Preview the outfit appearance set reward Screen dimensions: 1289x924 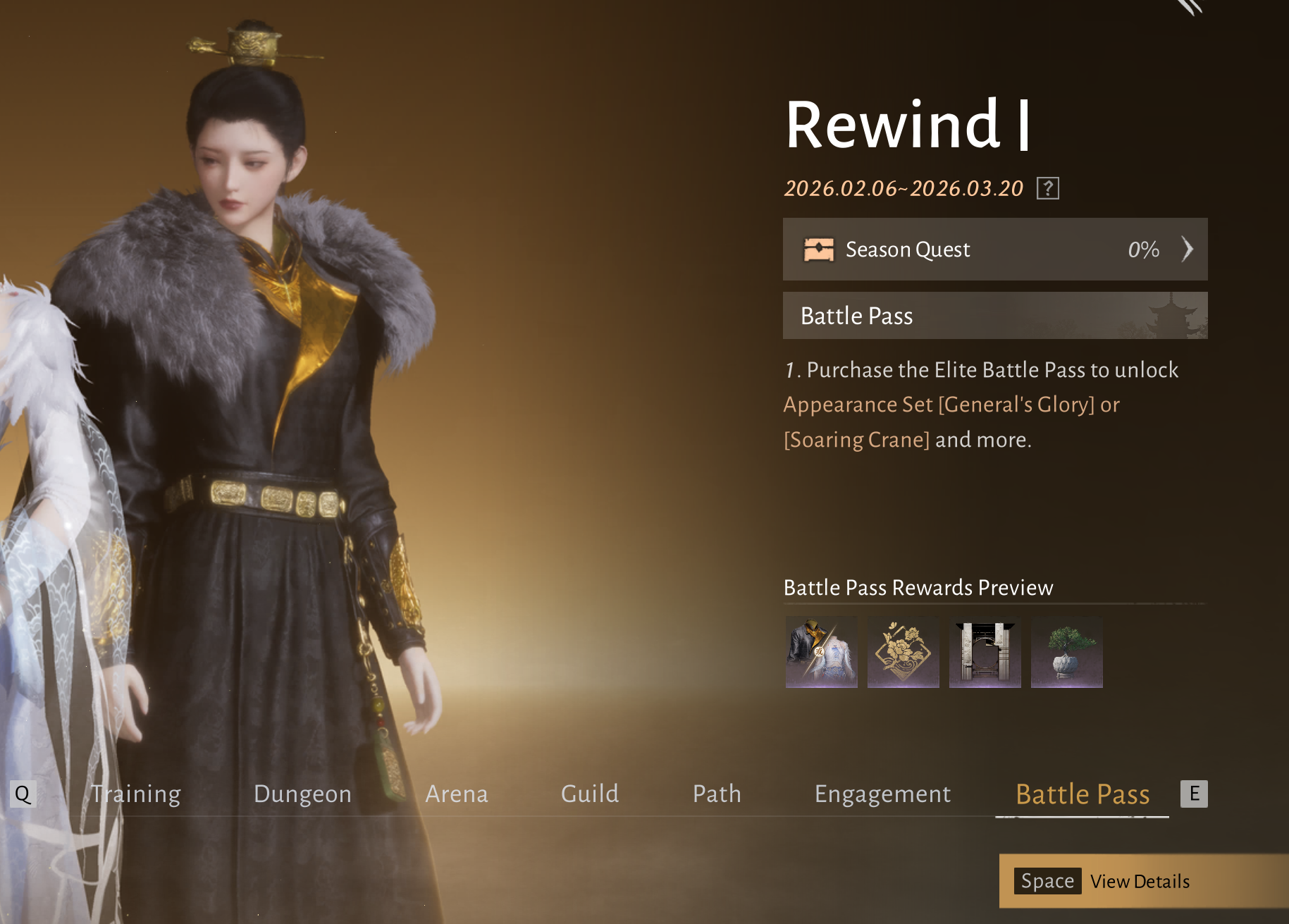(821, 652)
